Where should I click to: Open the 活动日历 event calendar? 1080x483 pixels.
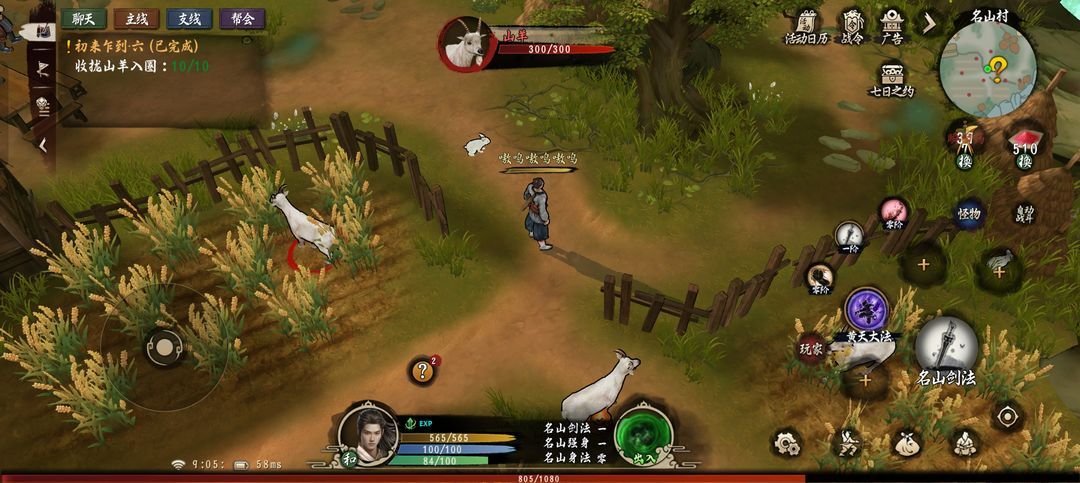point(806,26)
